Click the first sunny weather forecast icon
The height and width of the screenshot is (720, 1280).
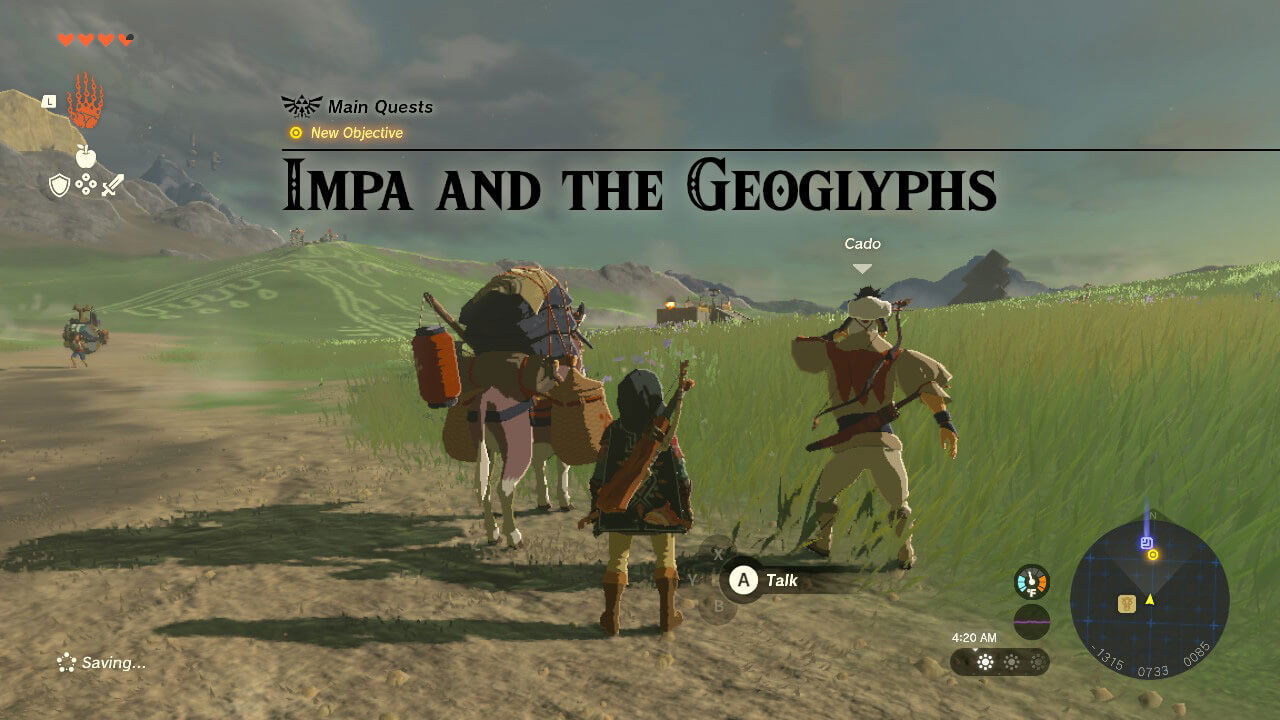(984, 661)
